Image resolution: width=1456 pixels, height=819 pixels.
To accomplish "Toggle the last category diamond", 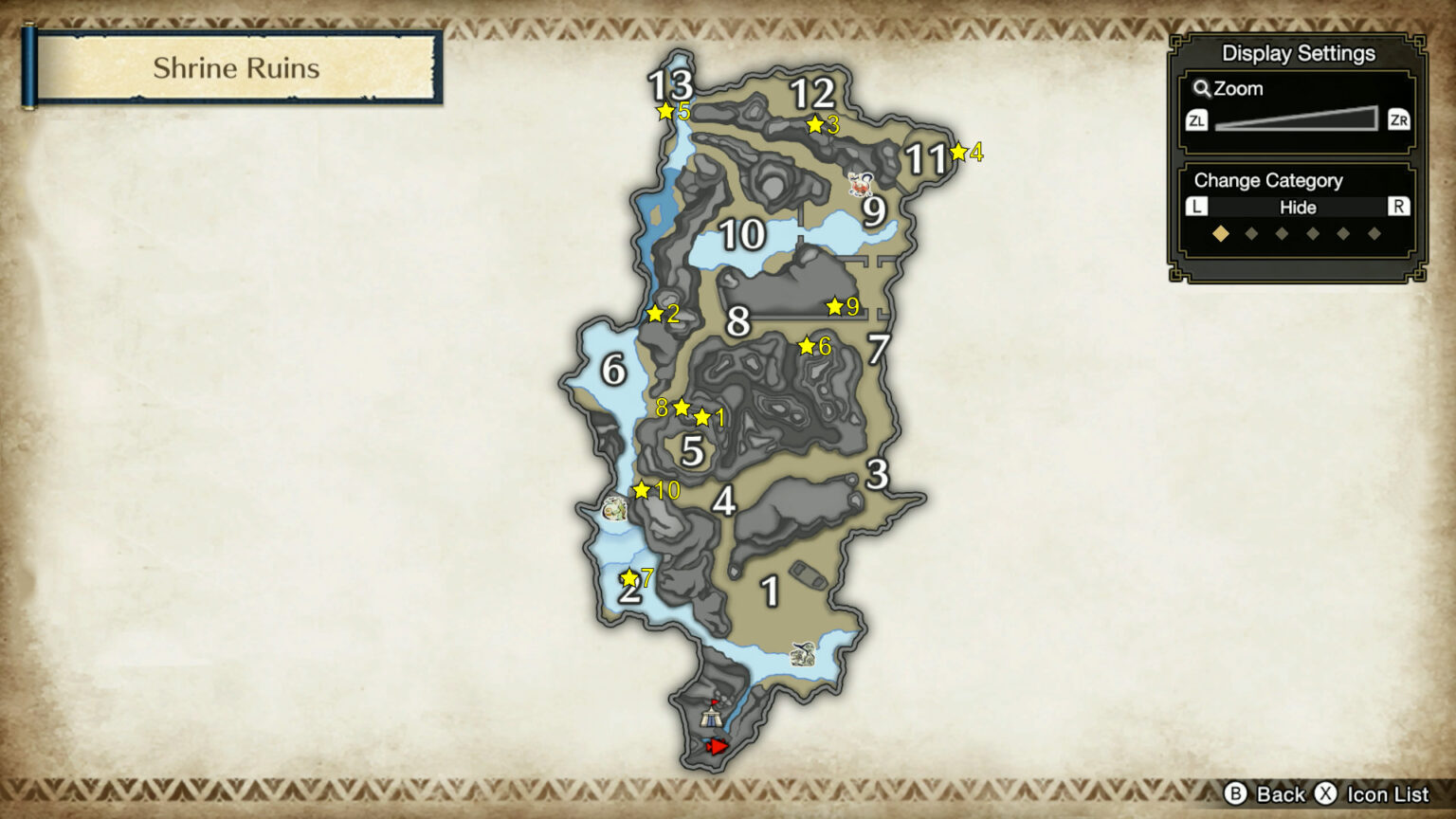I will point(1376,230).
